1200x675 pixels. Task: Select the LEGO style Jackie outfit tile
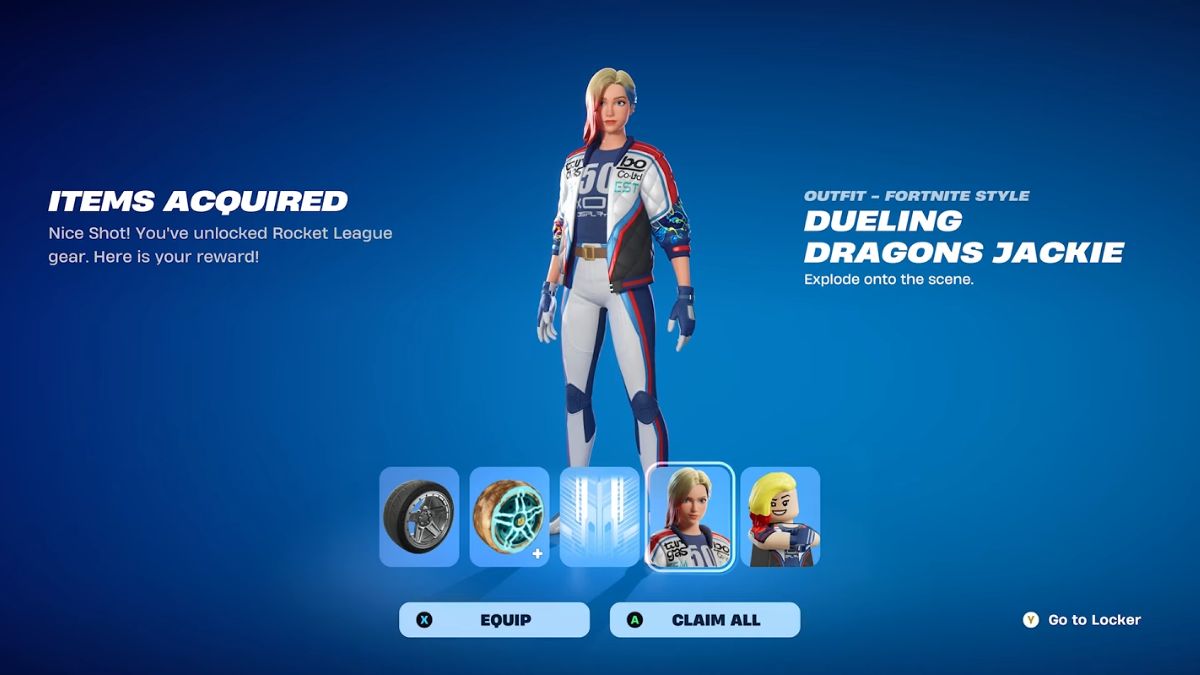tap(780, 517)
